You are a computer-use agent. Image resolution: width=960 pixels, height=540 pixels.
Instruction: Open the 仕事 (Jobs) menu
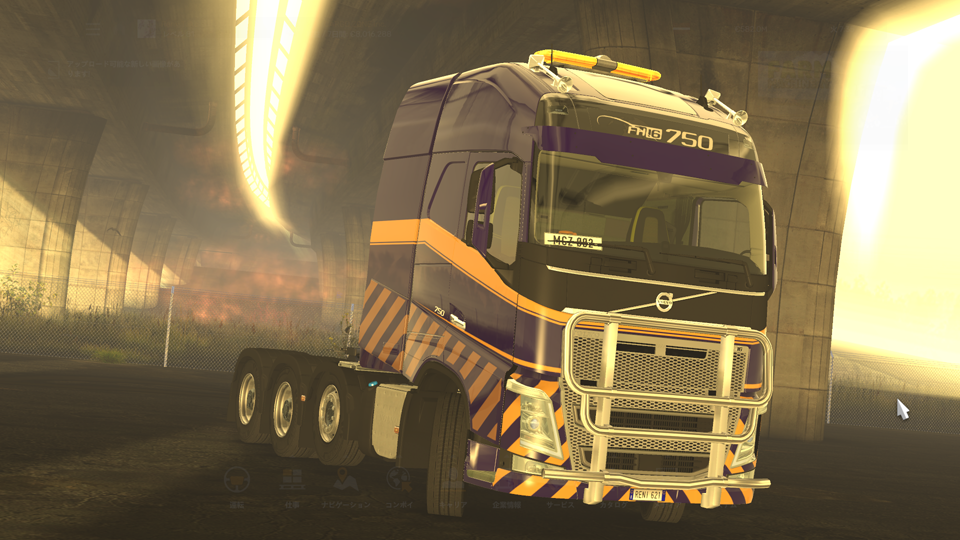[292, 481]
